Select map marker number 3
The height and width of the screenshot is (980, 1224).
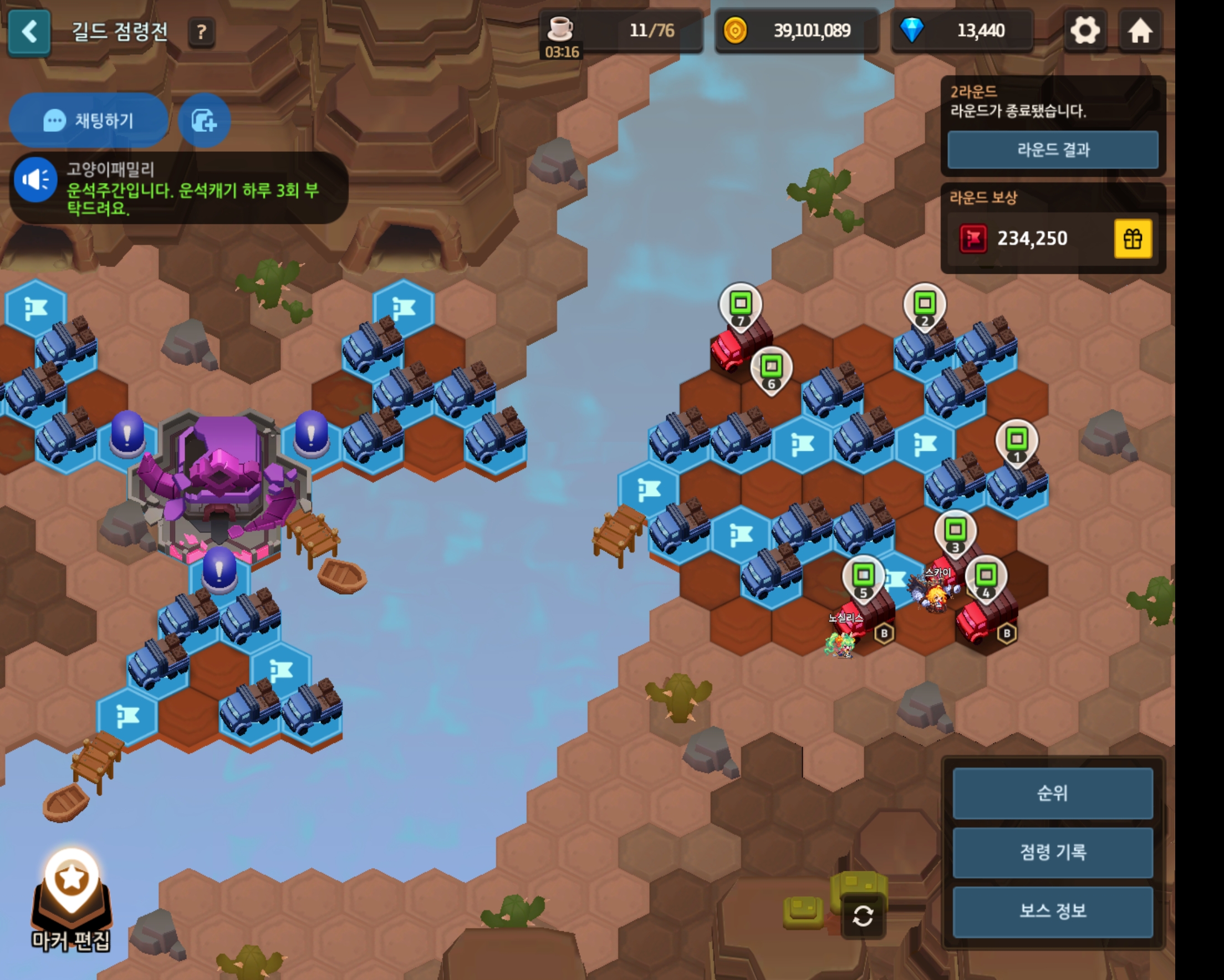955,533
